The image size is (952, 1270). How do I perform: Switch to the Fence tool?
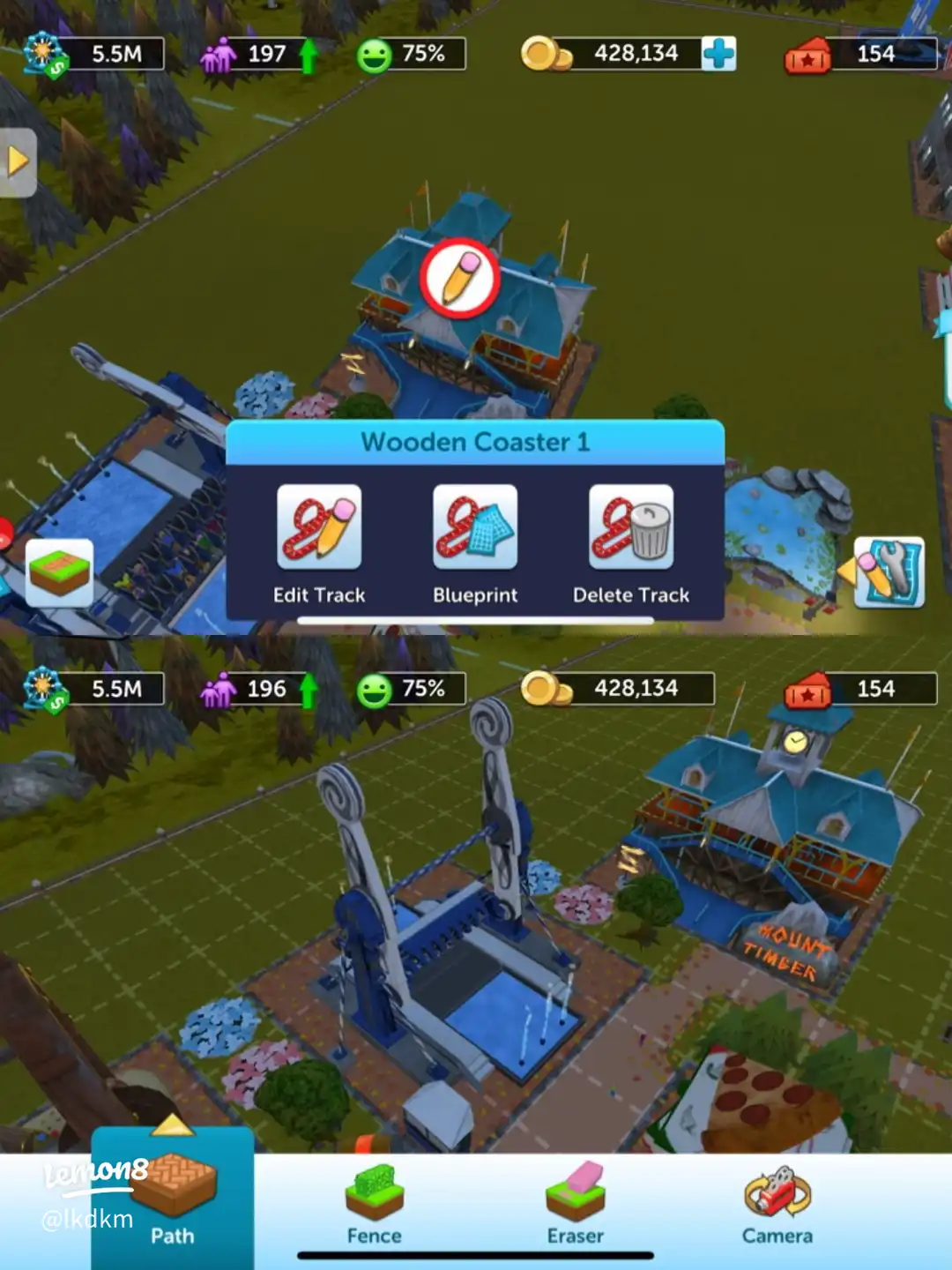coord(374,1203)
